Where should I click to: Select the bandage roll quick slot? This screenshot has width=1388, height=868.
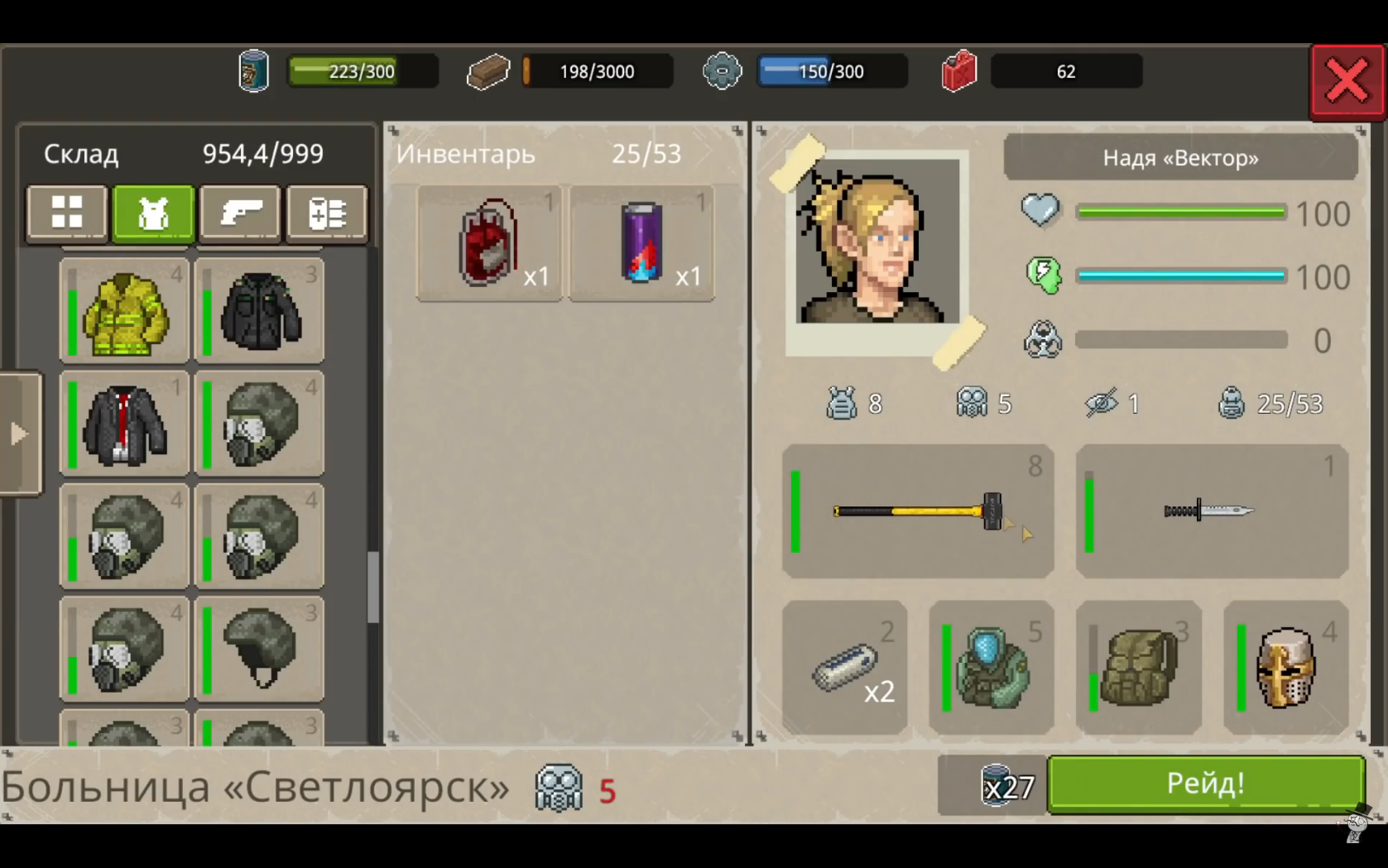[844, 667]
